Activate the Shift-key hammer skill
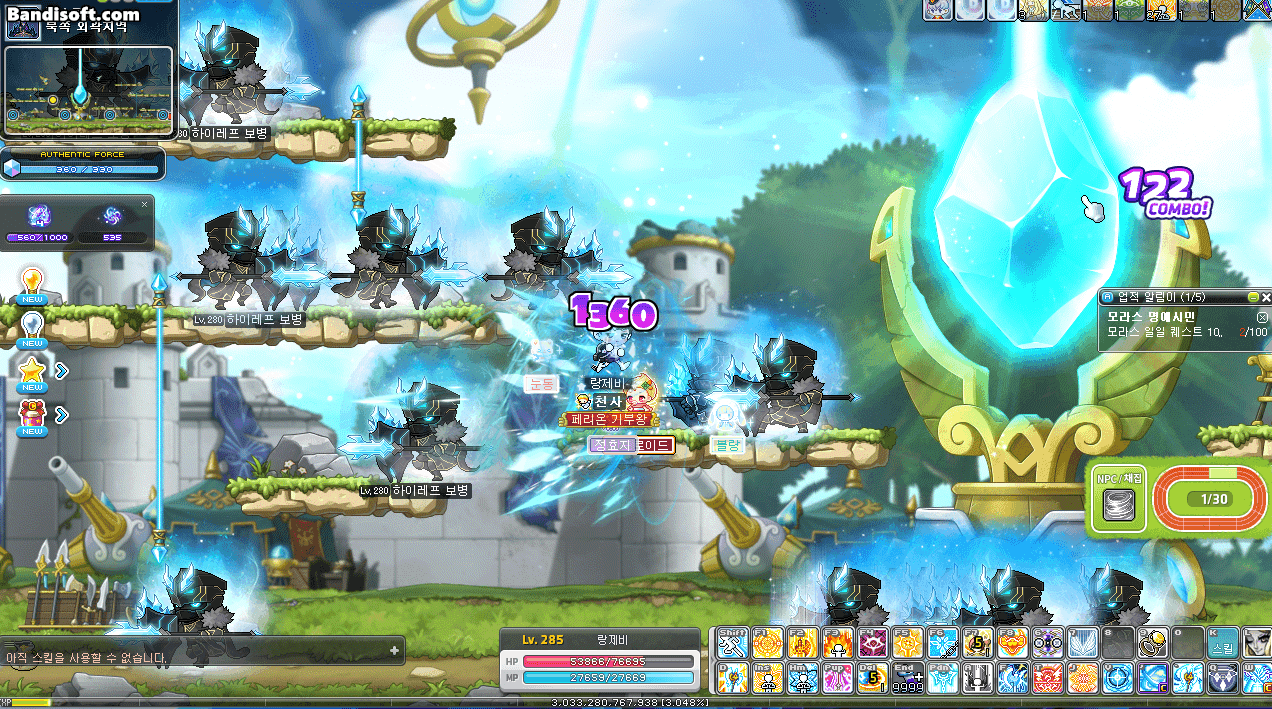 coord(733,643)
